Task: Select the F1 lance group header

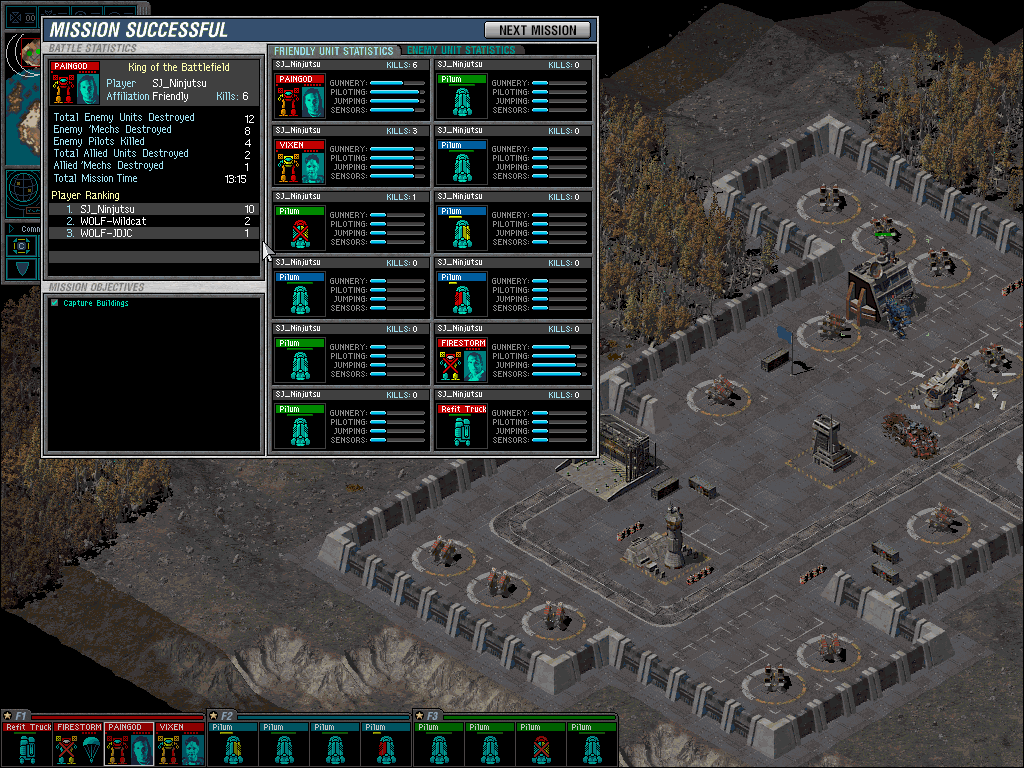Action: (x=18, y=716)
